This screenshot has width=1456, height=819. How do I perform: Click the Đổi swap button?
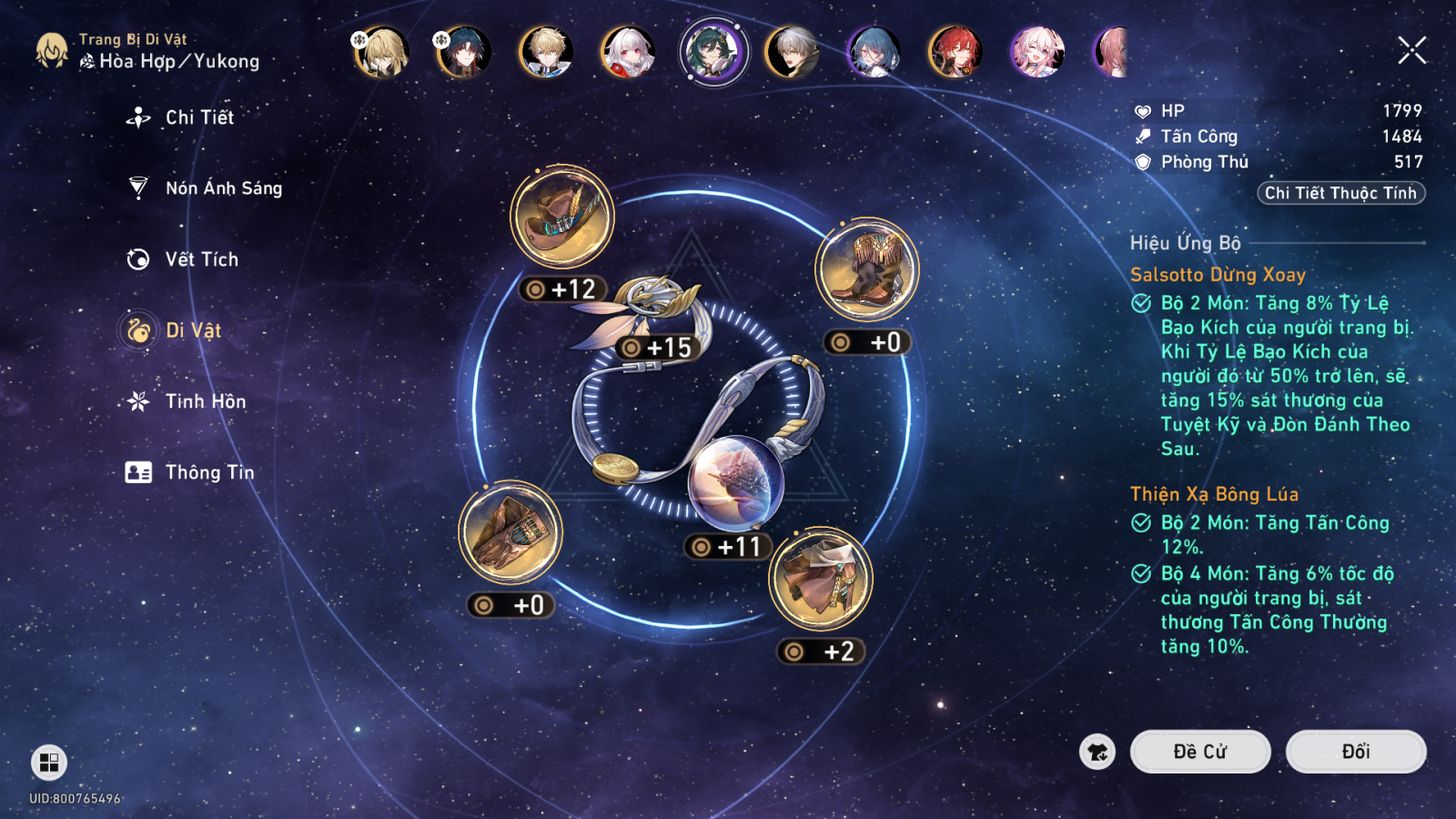tap(1355, 752)
